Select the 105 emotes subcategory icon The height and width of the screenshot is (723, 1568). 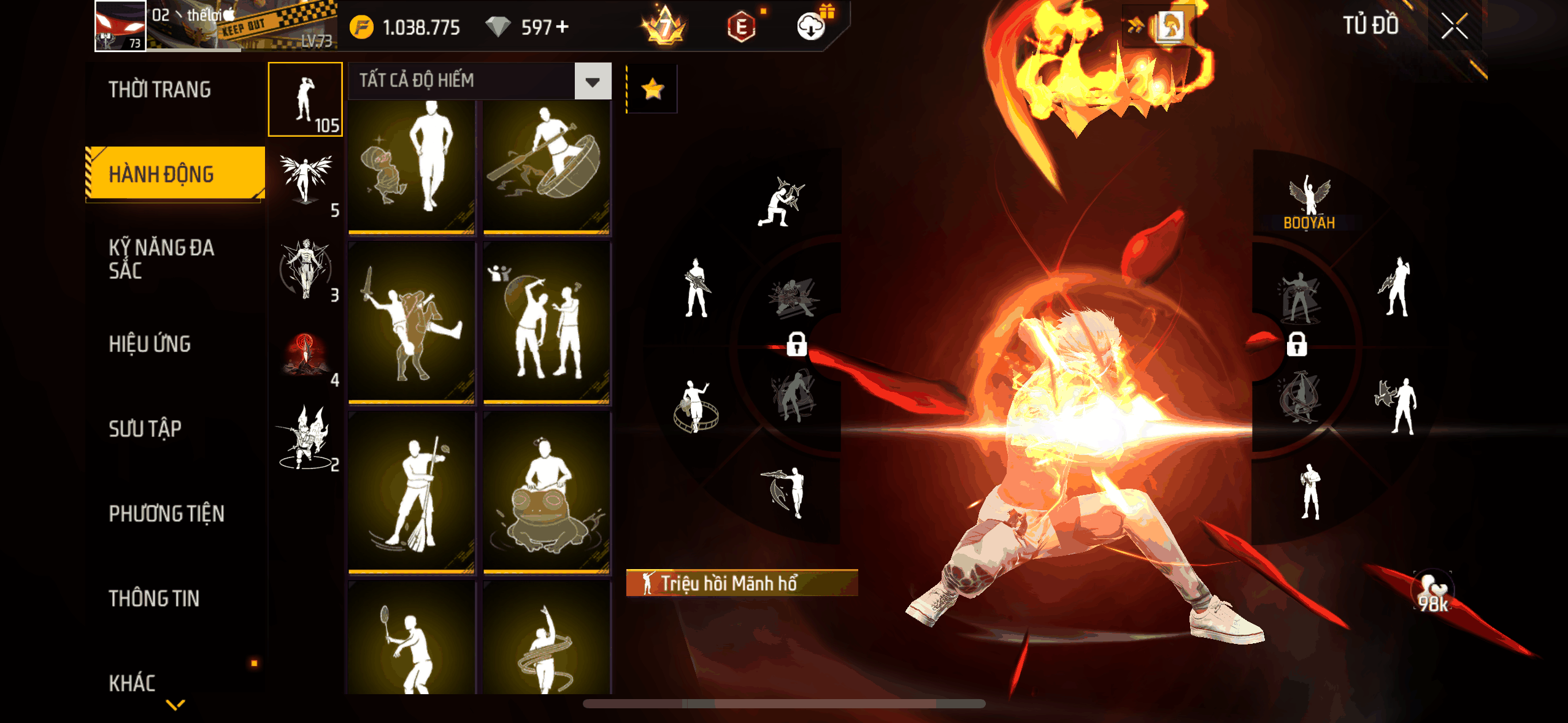306,99
